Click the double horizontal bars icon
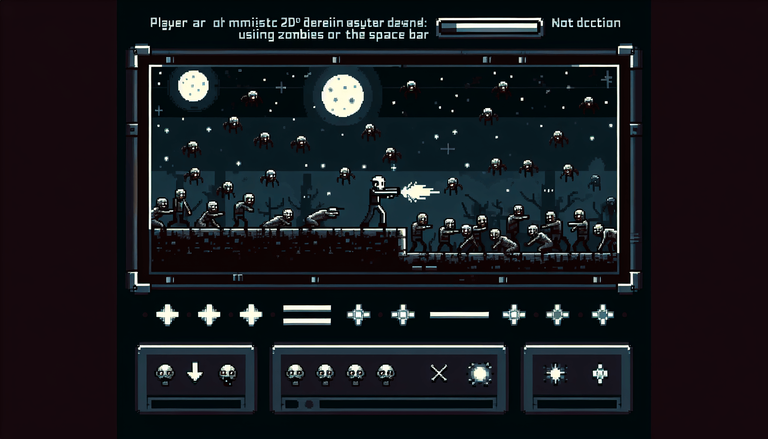 point(300,315)
